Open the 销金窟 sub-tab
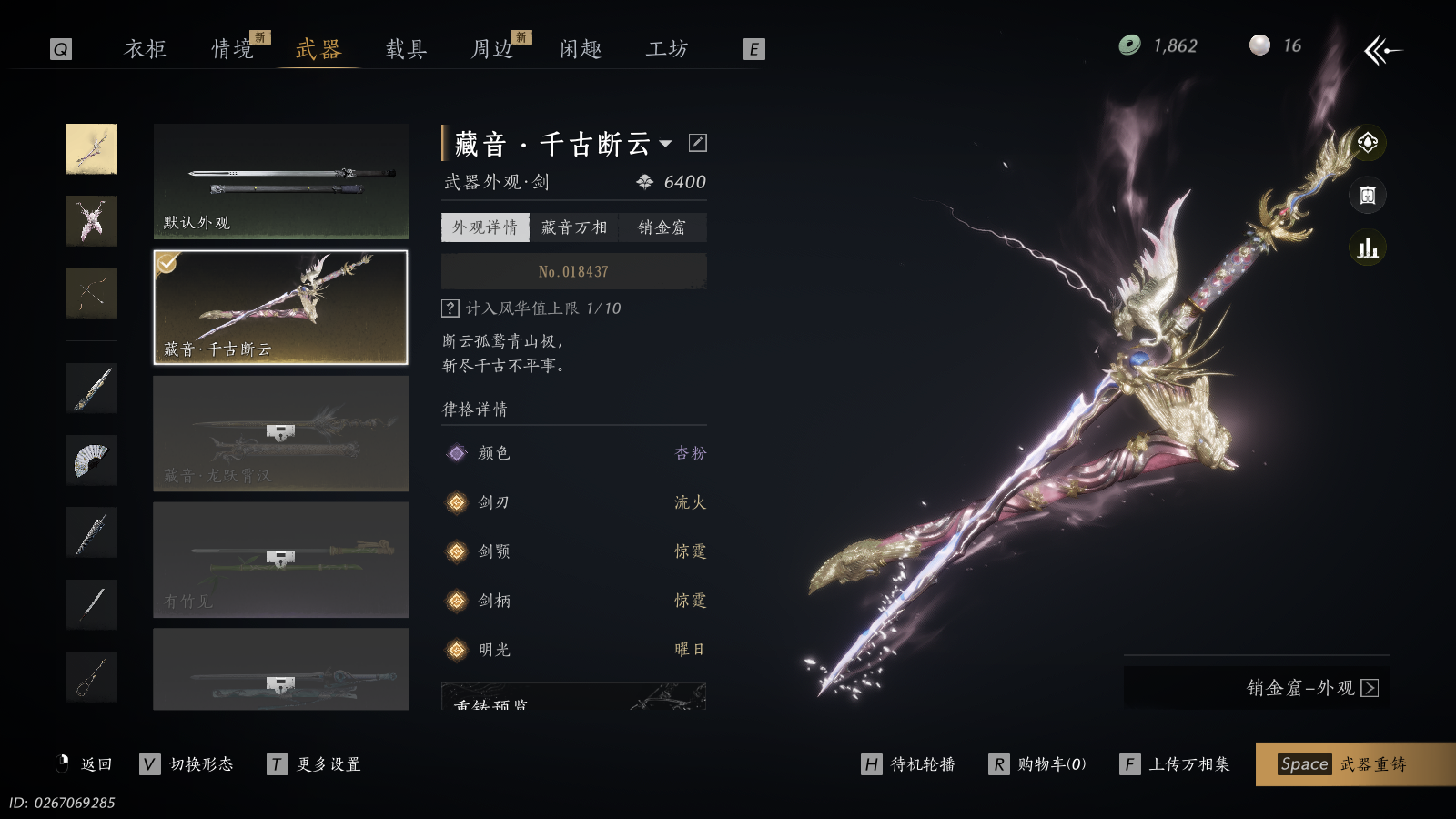Viewport: 1456px width, 819px height. [x=662, y=227]
